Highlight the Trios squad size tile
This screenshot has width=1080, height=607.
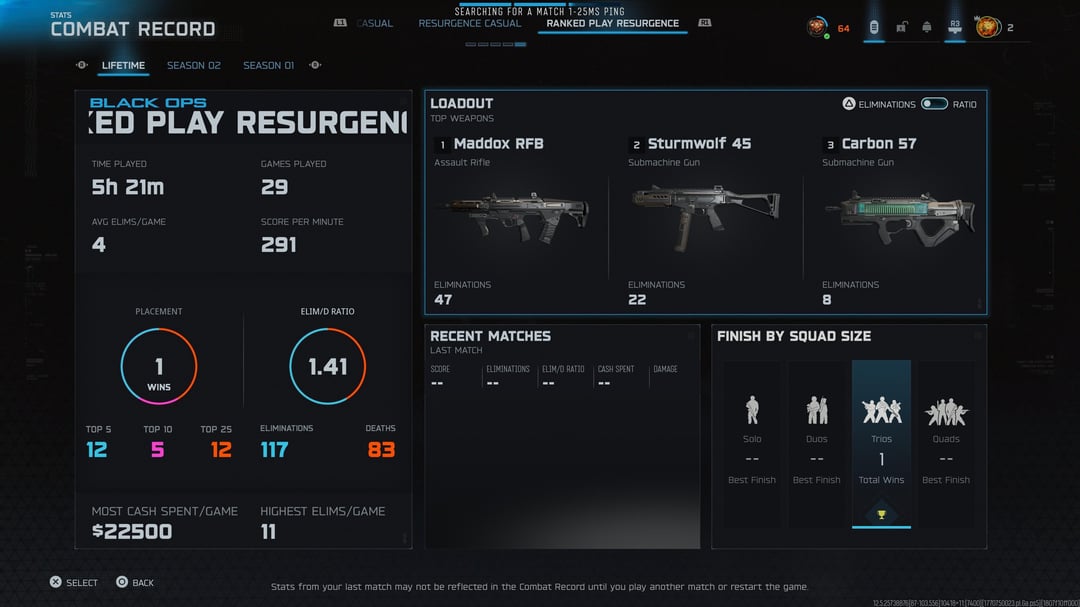(x=881, y=442)
